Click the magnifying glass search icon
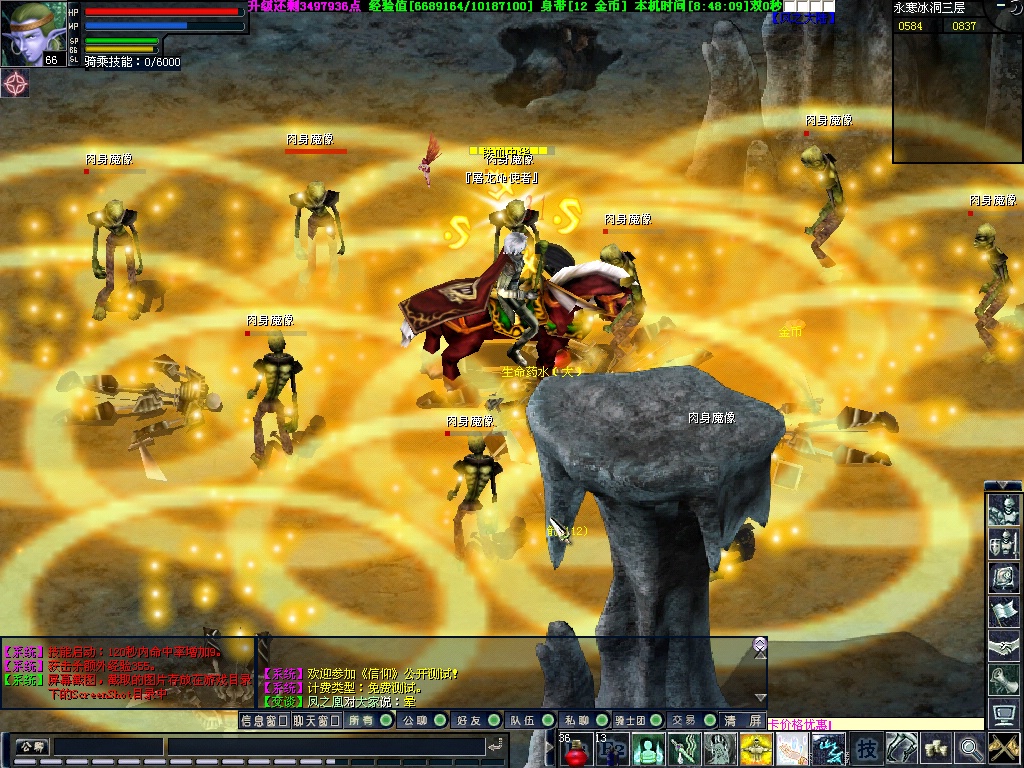1024x768 pixels. pyautogui.click(x=969, y=748)
